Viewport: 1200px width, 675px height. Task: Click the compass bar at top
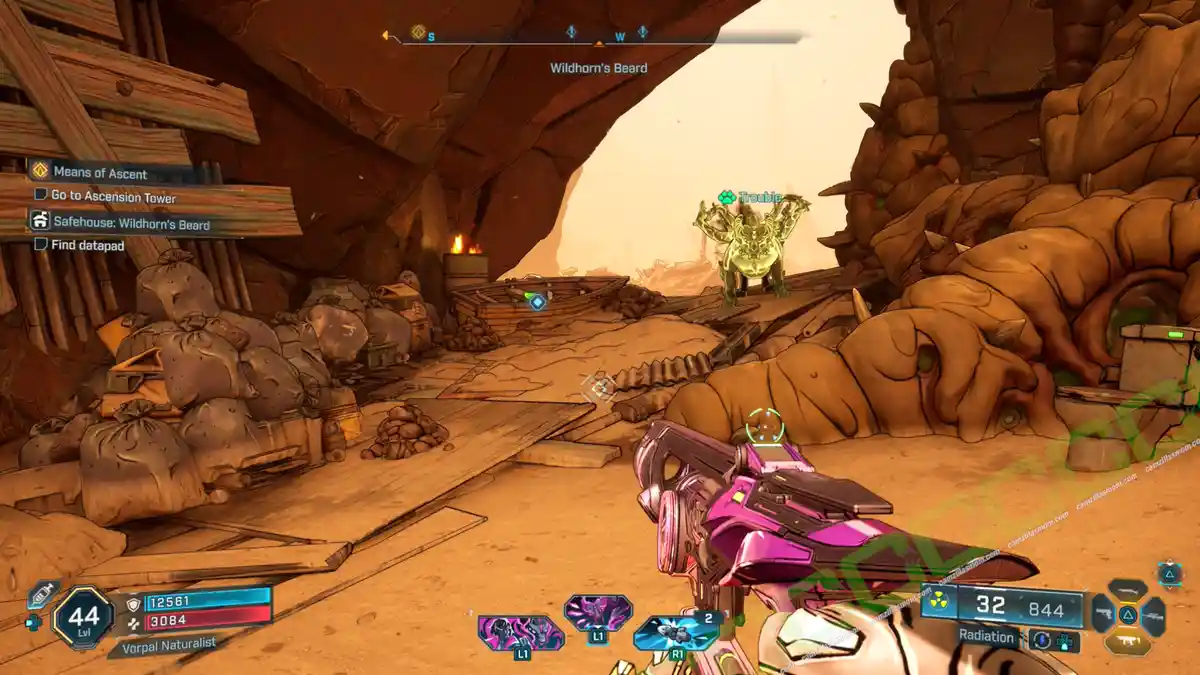(x=600, y=38)
